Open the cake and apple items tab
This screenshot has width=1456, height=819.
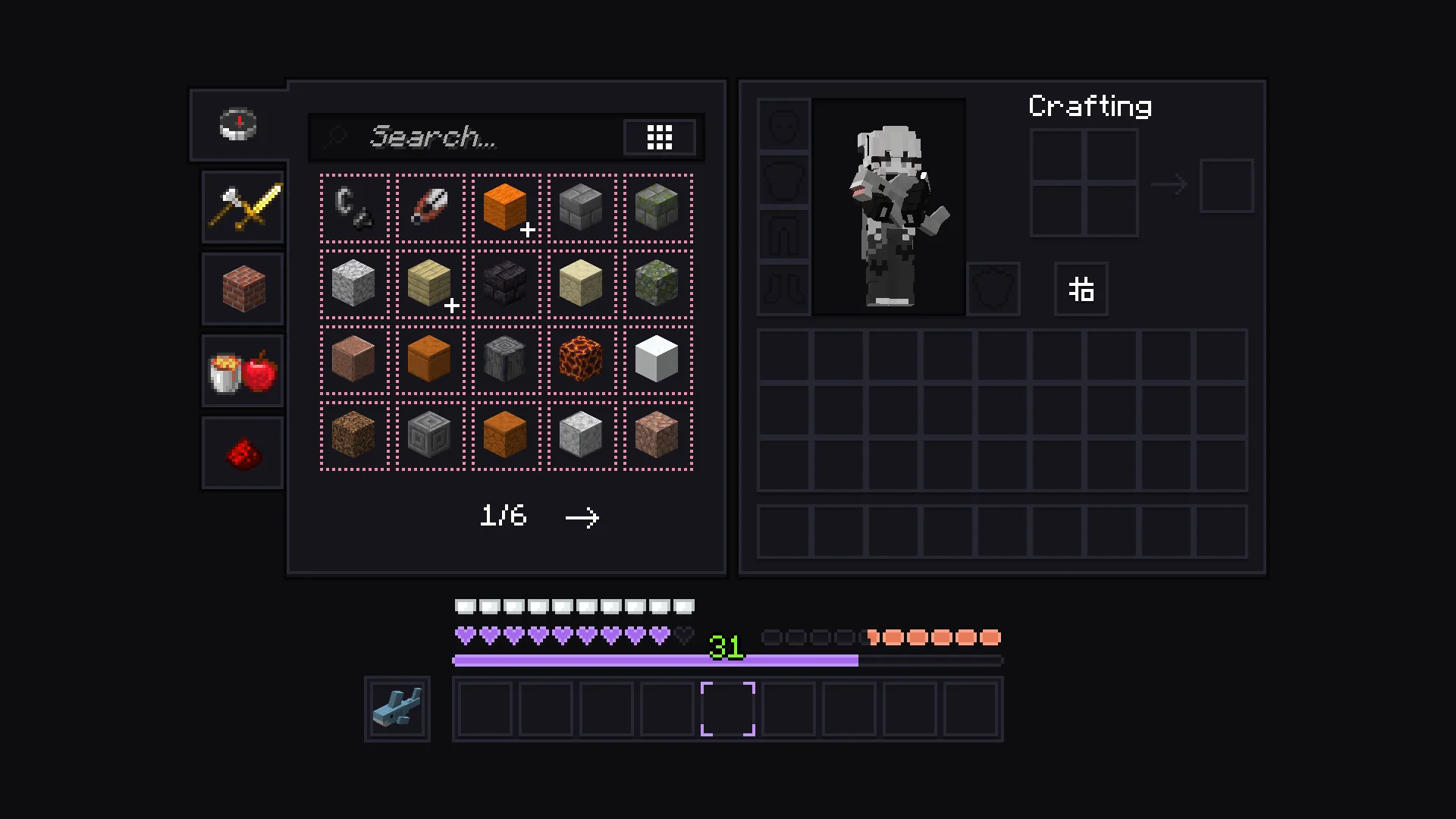[243, 372]
